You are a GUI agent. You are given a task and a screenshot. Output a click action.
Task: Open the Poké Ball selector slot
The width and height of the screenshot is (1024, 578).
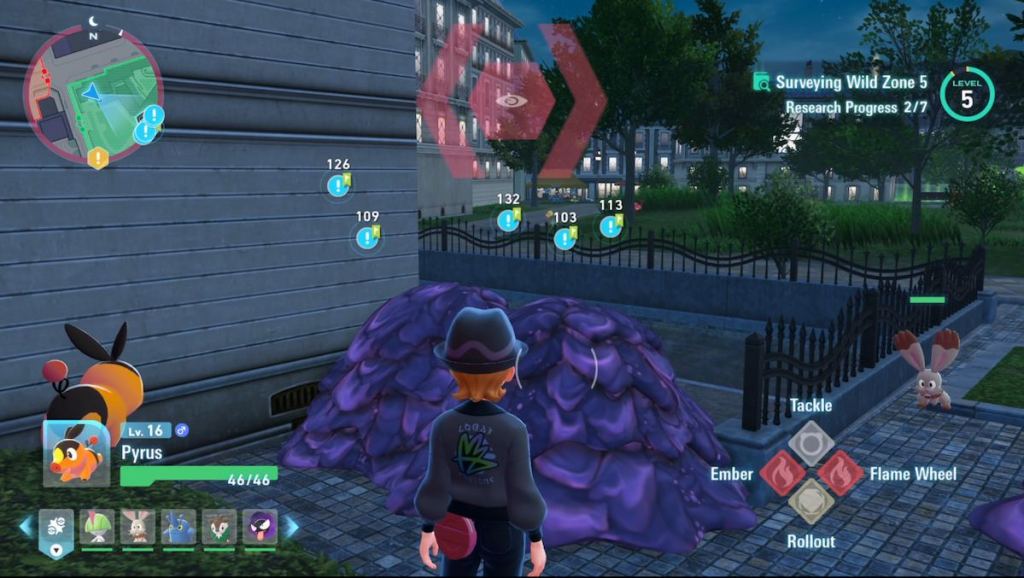pos(56,529)
